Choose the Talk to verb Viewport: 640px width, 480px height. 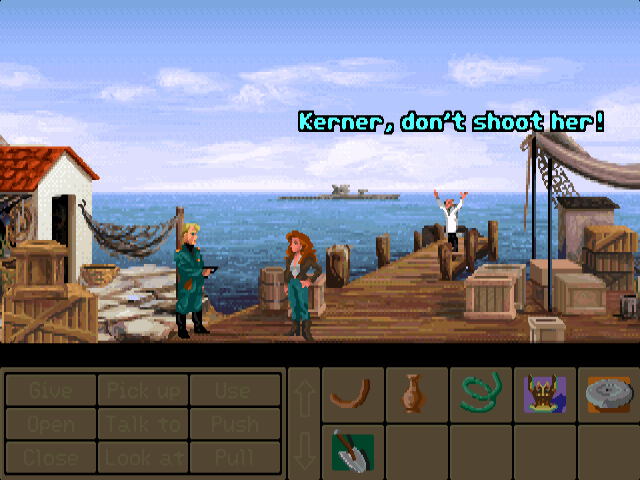(x=143, y=423)
